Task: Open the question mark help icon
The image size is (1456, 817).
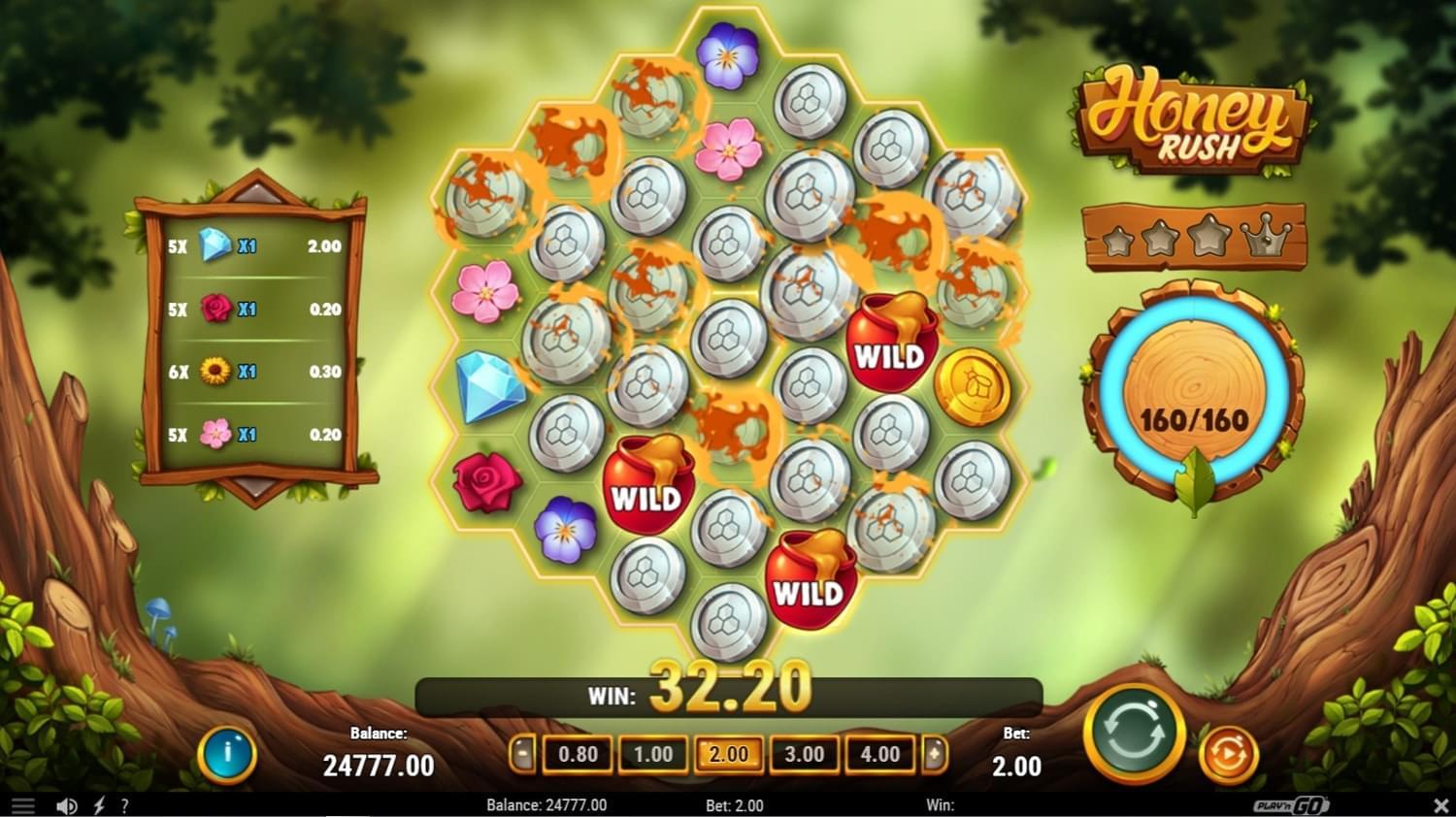Action: point(123,804)
